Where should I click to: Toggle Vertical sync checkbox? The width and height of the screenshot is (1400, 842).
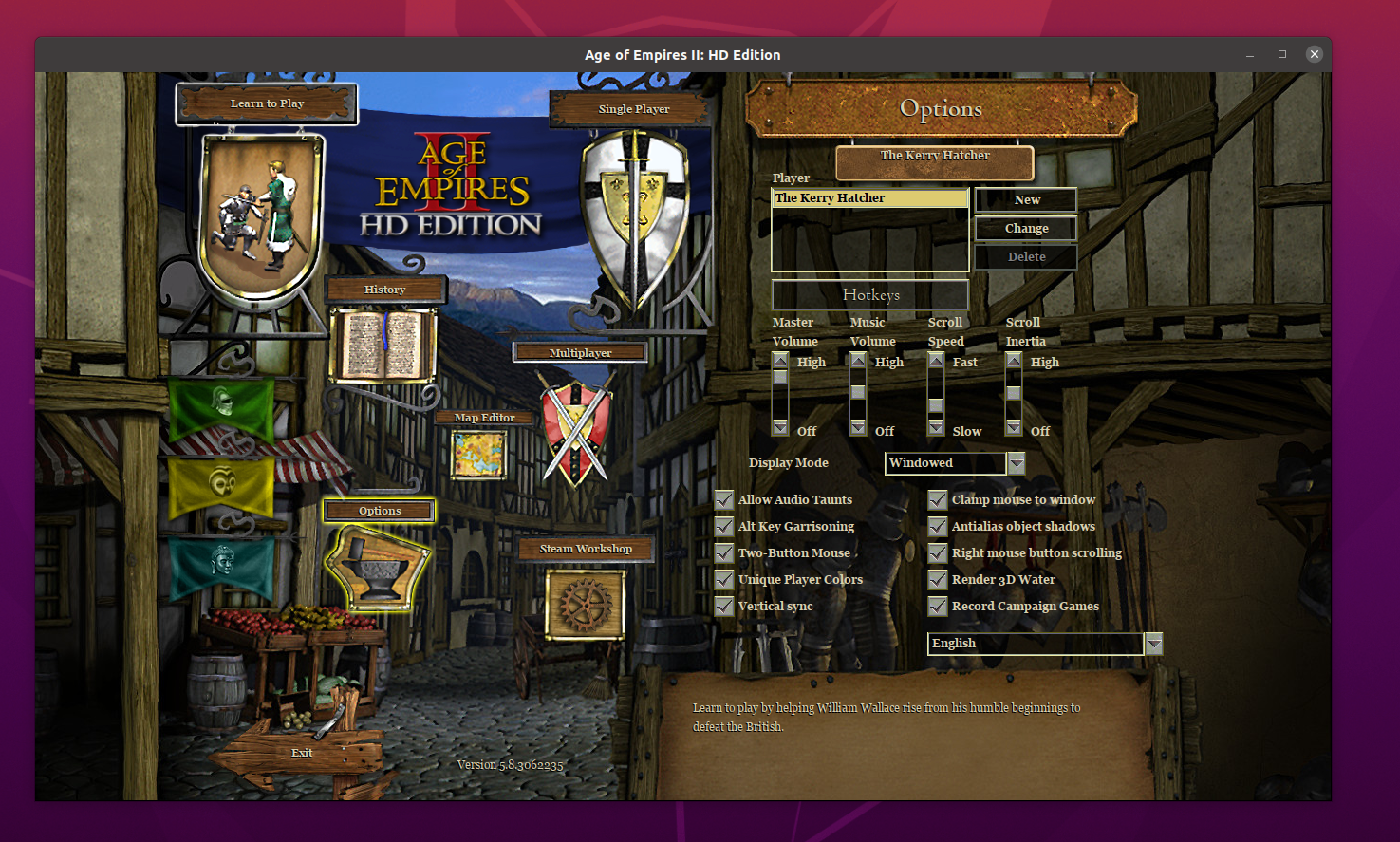tap(724, 607)
